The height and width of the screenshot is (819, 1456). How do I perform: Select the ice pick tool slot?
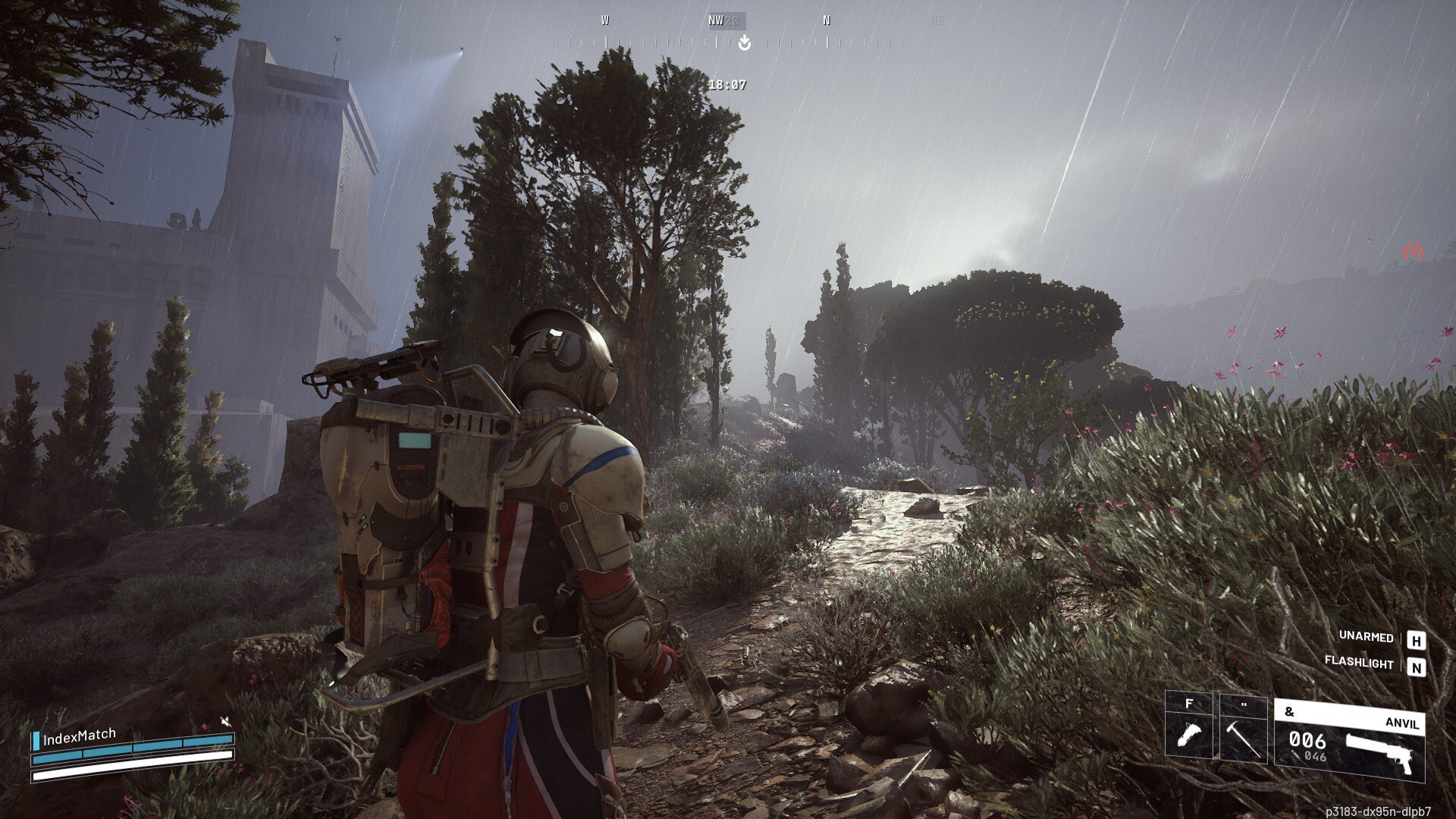point(1243,728)
